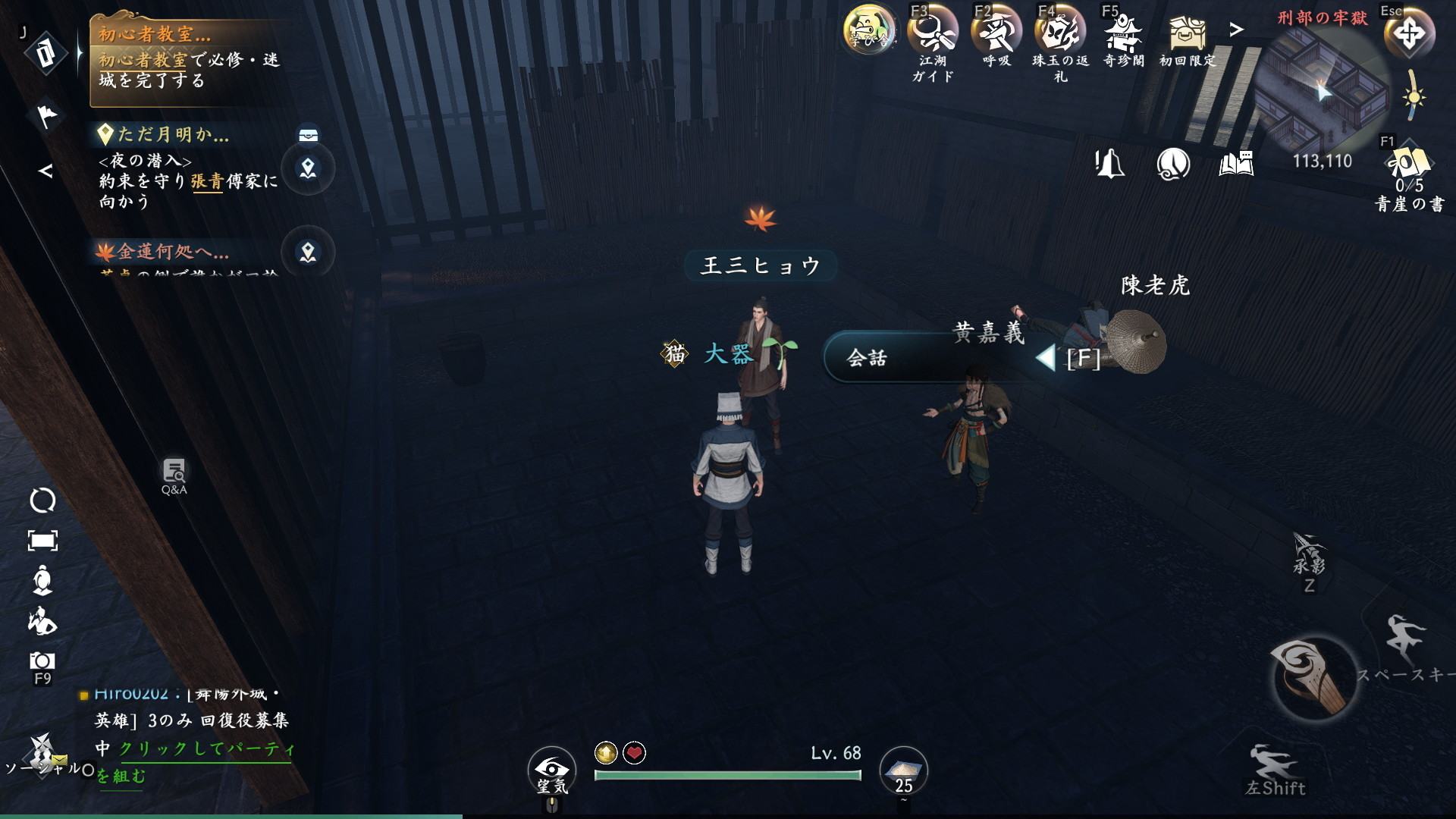Click the party recruitment link in chat

pyautogui.click(x=205, y=749)
